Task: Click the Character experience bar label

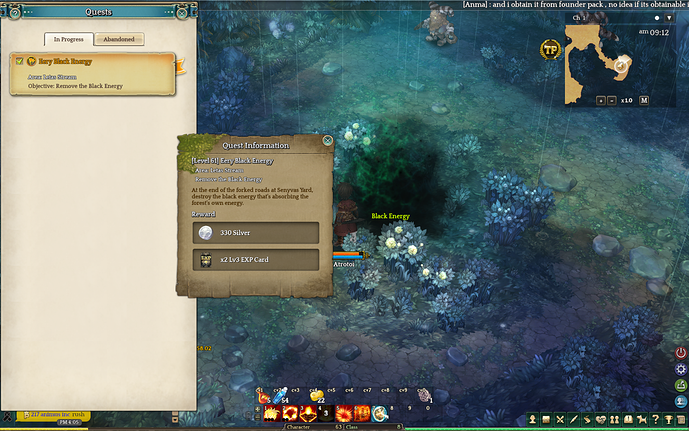Action: [x=300, y=425]
